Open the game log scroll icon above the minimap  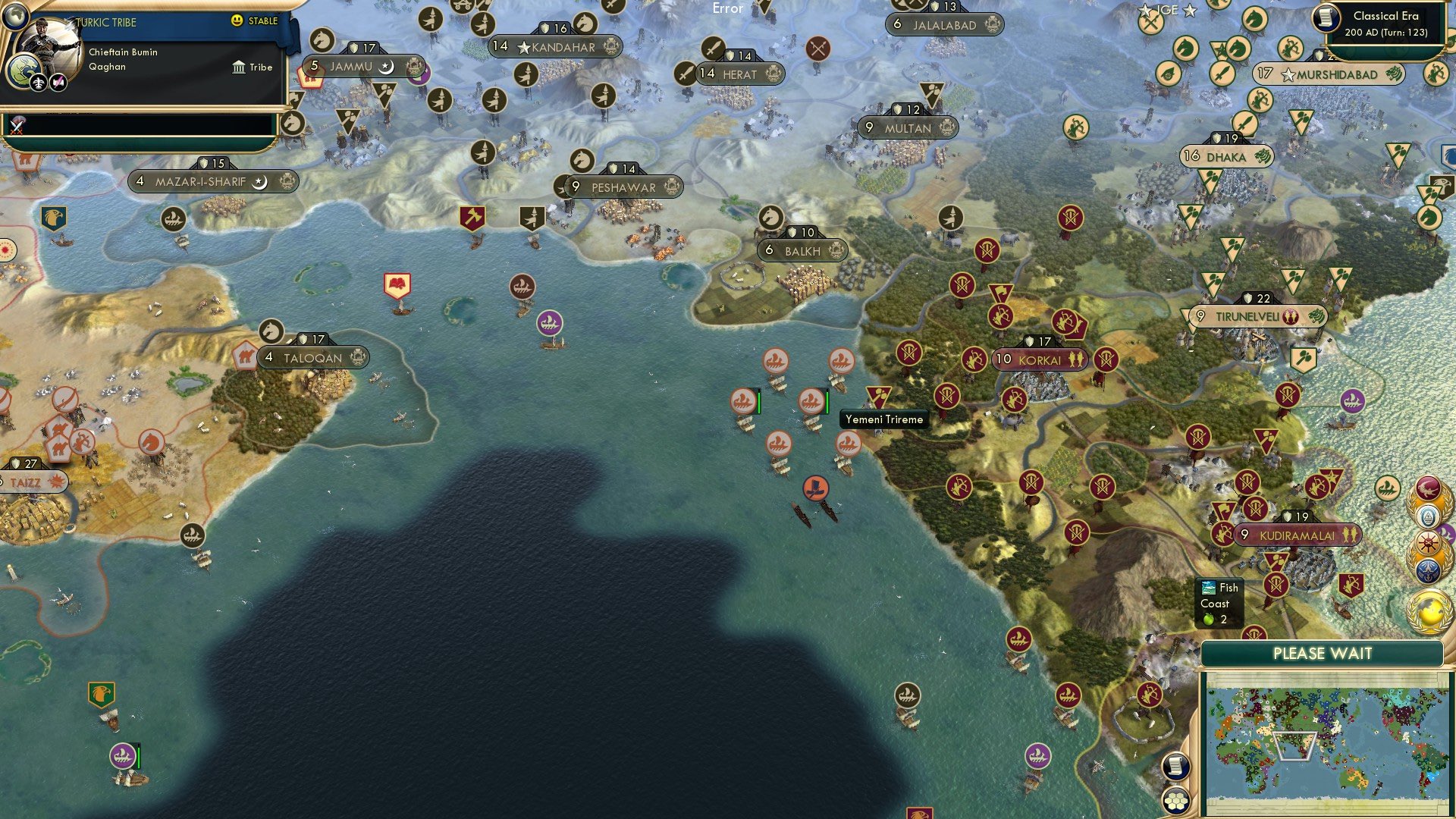click(x=1175, y=766)
